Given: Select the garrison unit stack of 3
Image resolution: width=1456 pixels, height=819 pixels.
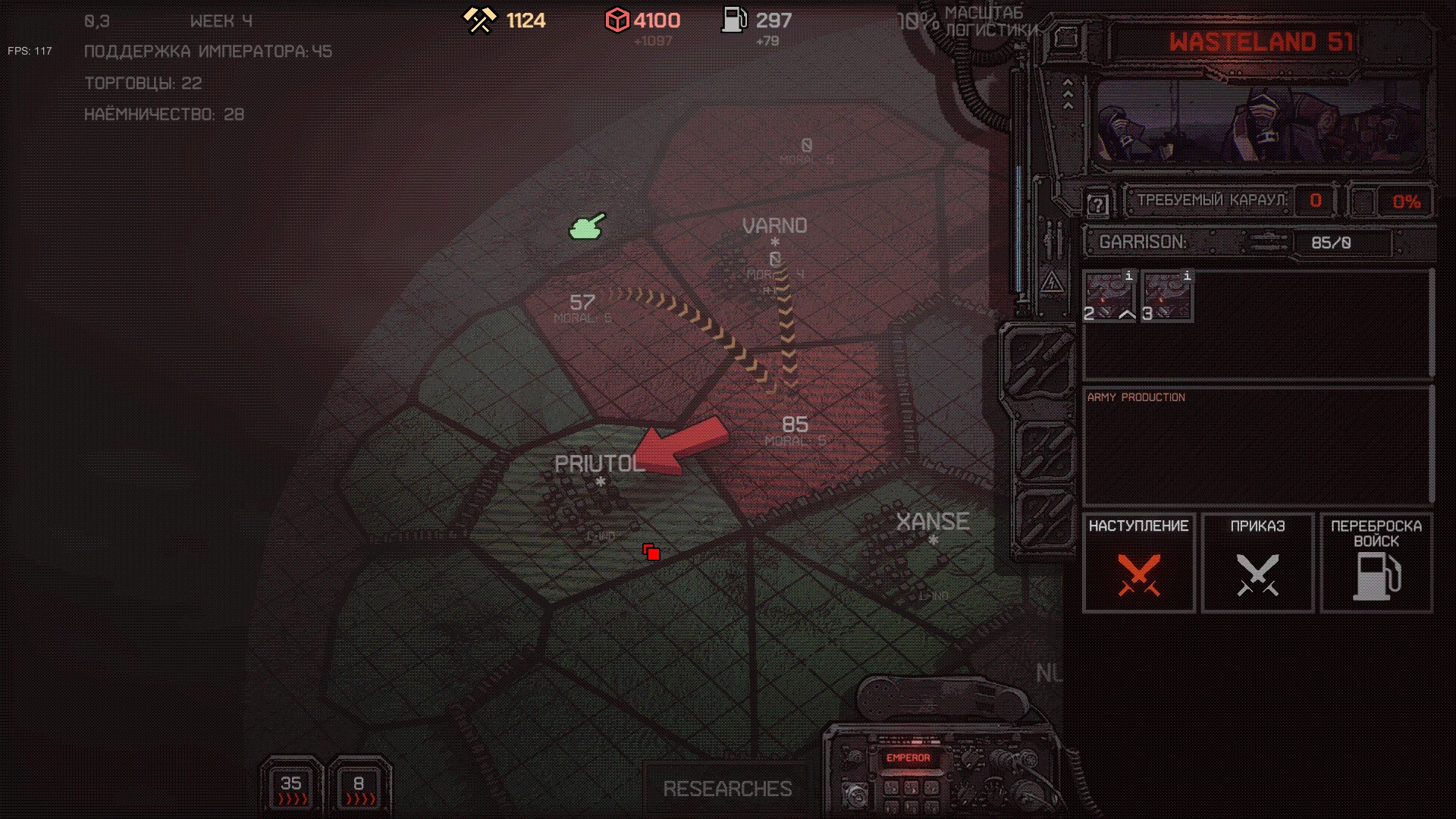Looking at the screenshot, I should coord(1168,297).
